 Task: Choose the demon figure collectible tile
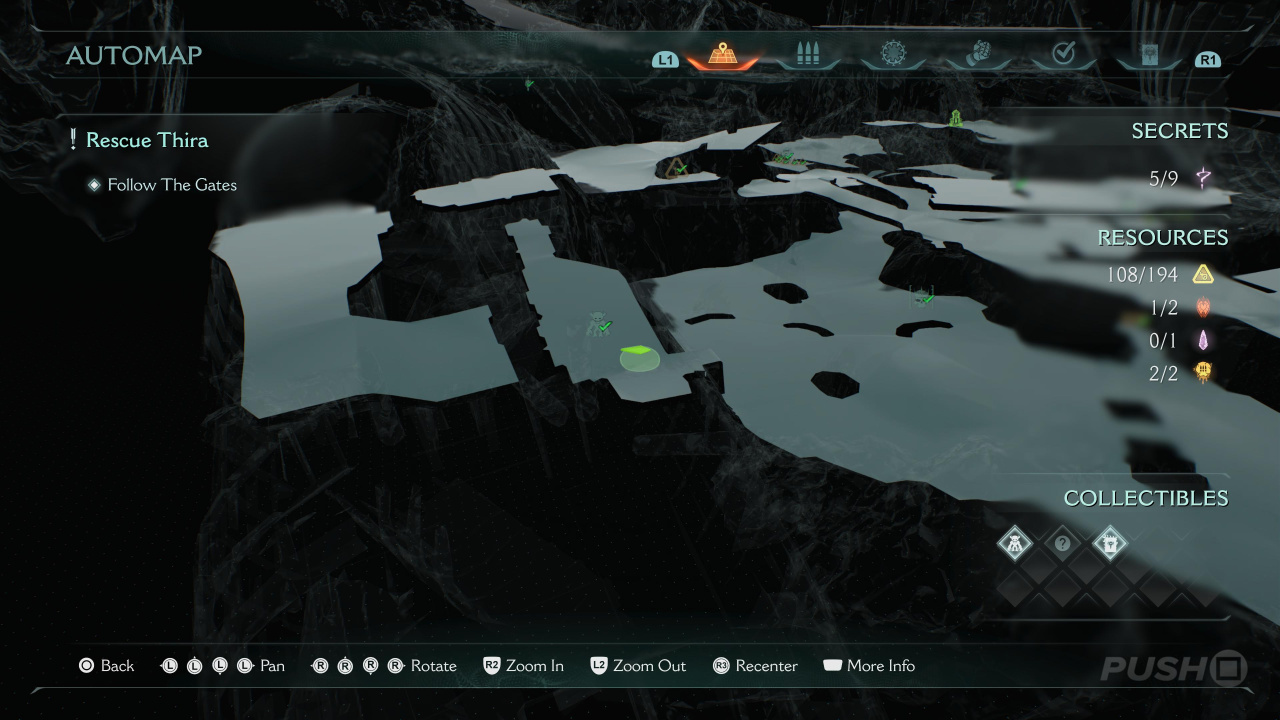pos(1015,544)
